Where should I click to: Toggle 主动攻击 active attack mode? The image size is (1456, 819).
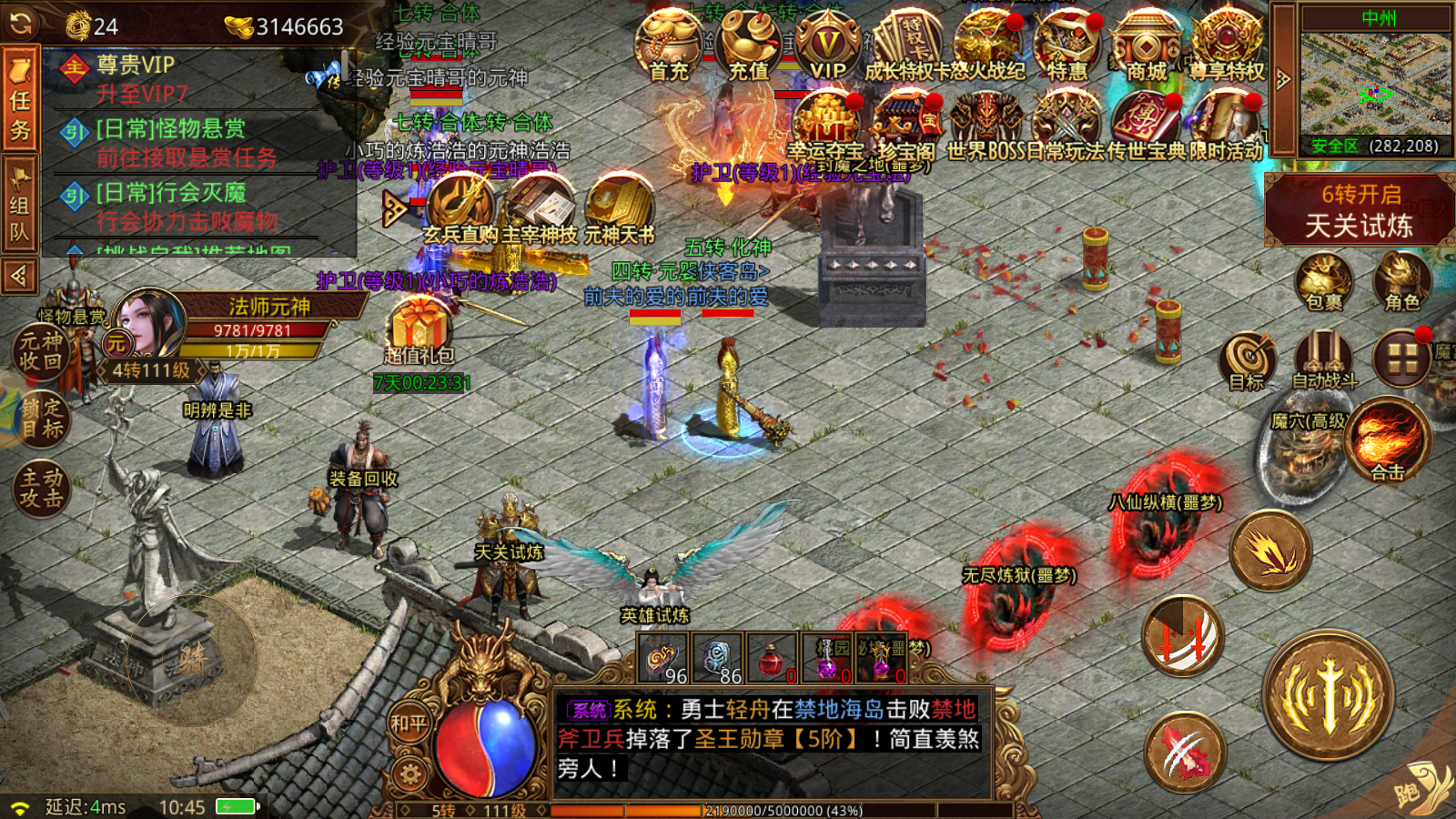[x=41, y=487]
